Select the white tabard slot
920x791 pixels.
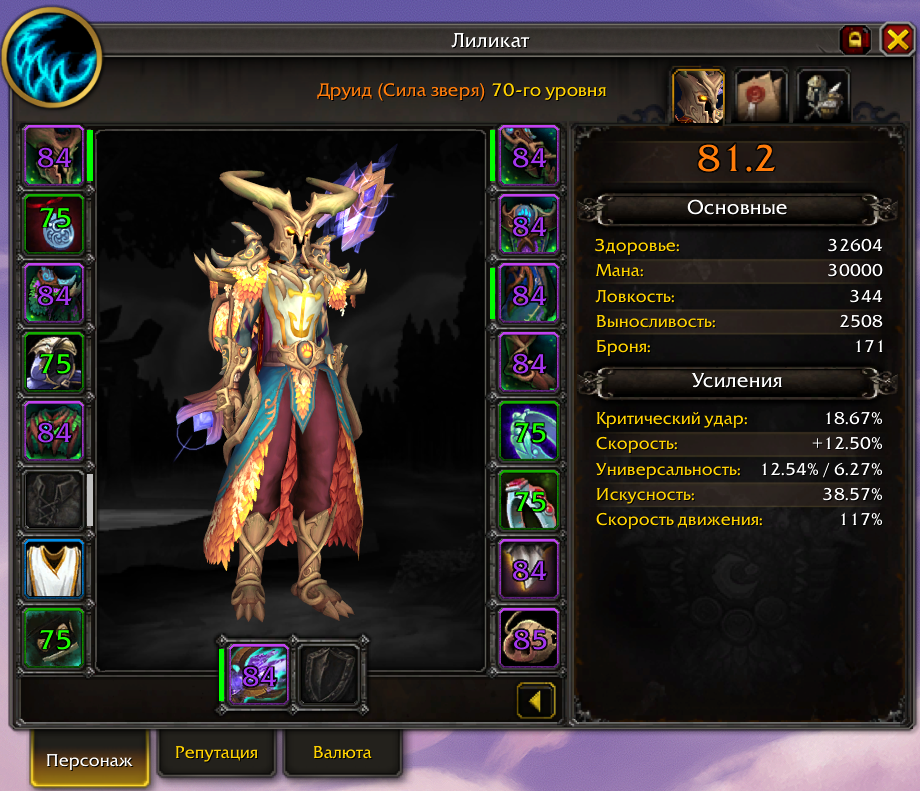[x=53, y=569]
